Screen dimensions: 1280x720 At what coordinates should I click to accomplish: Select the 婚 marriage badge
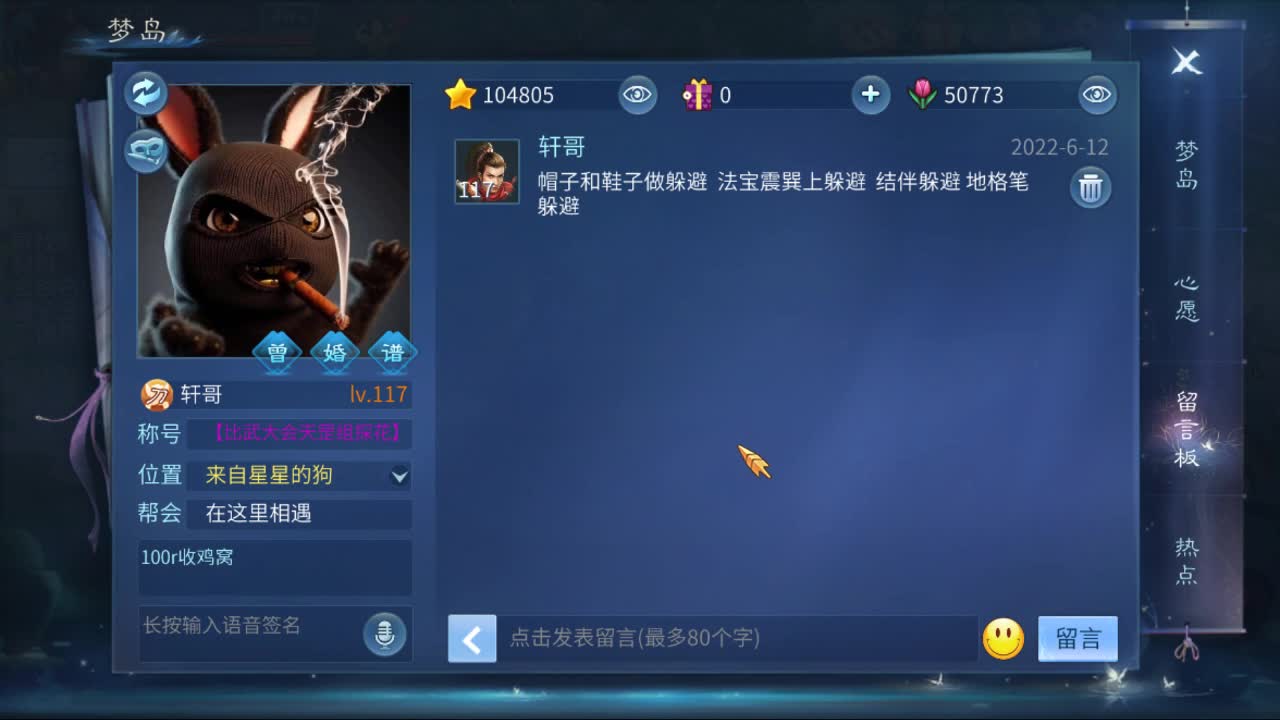tap(334, 352)
